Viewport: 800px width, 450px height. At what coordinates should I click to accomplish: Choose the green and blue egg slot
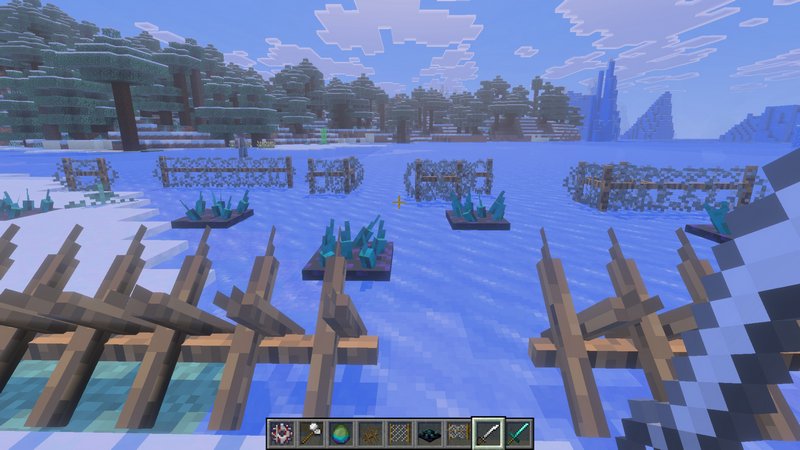point(341,433)
